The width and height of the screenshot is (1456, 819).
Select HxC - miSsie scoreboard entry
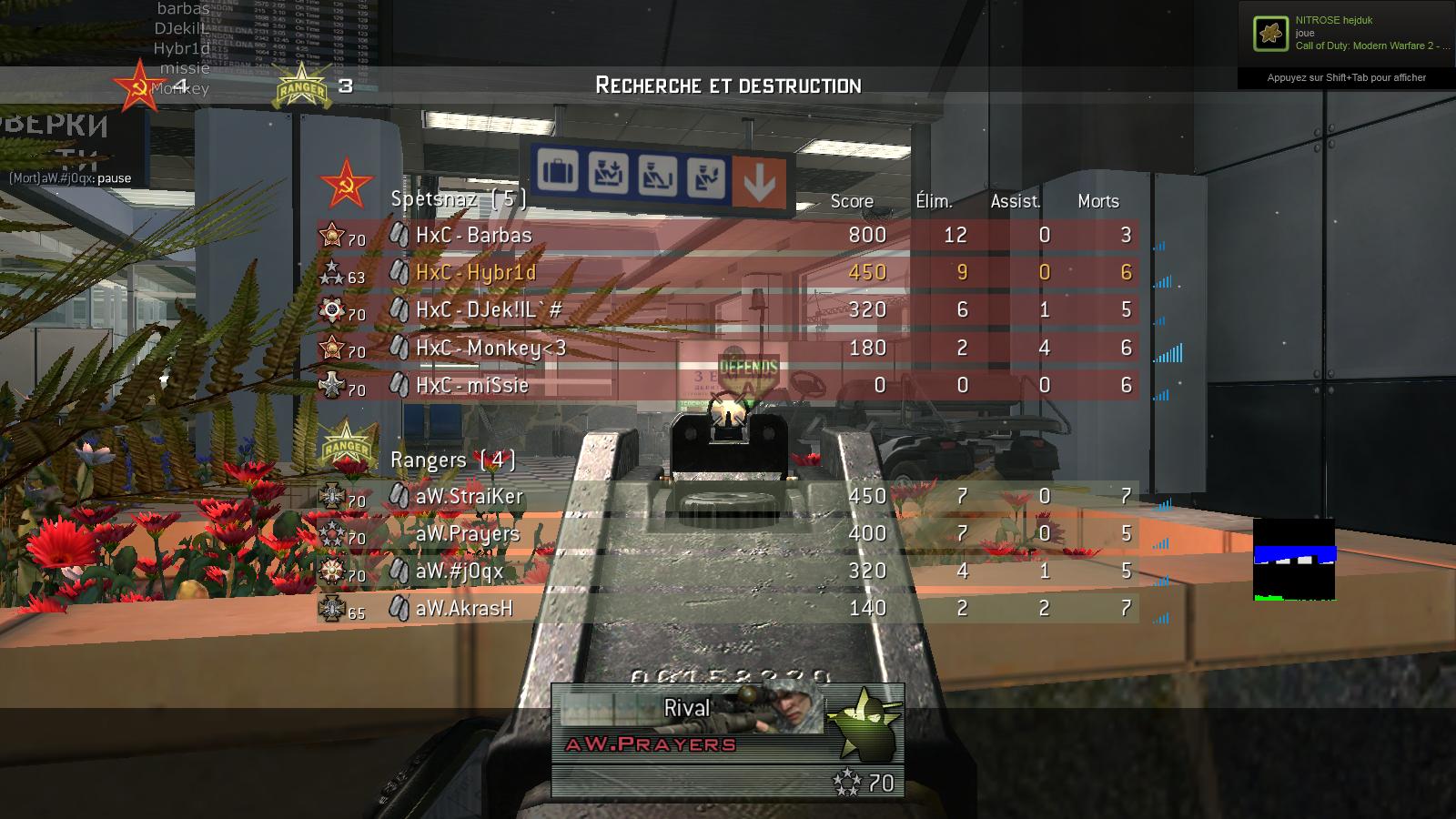coord(728,385)
